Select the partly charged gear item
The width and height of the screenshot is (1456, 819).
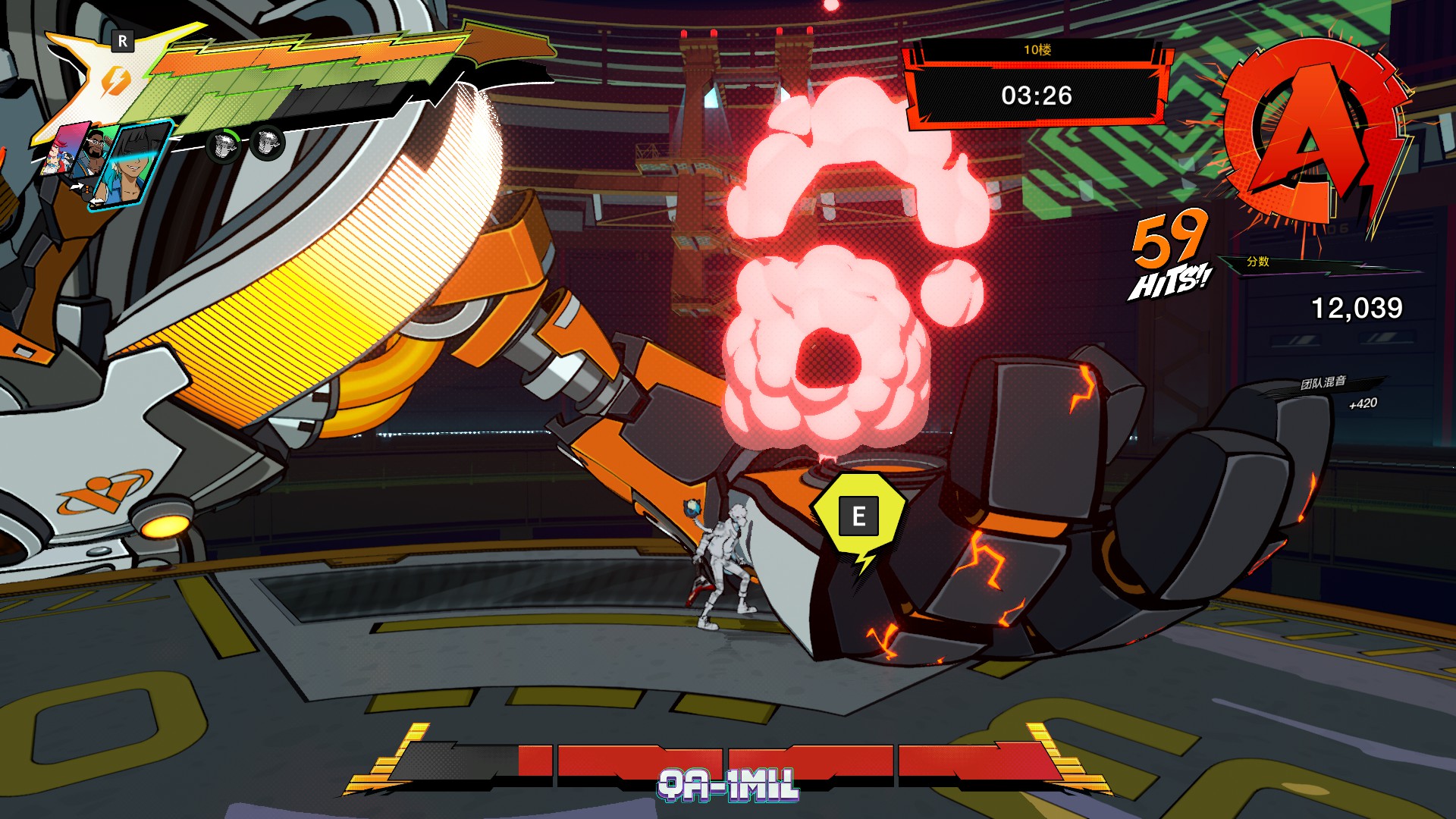click(224, 144)
